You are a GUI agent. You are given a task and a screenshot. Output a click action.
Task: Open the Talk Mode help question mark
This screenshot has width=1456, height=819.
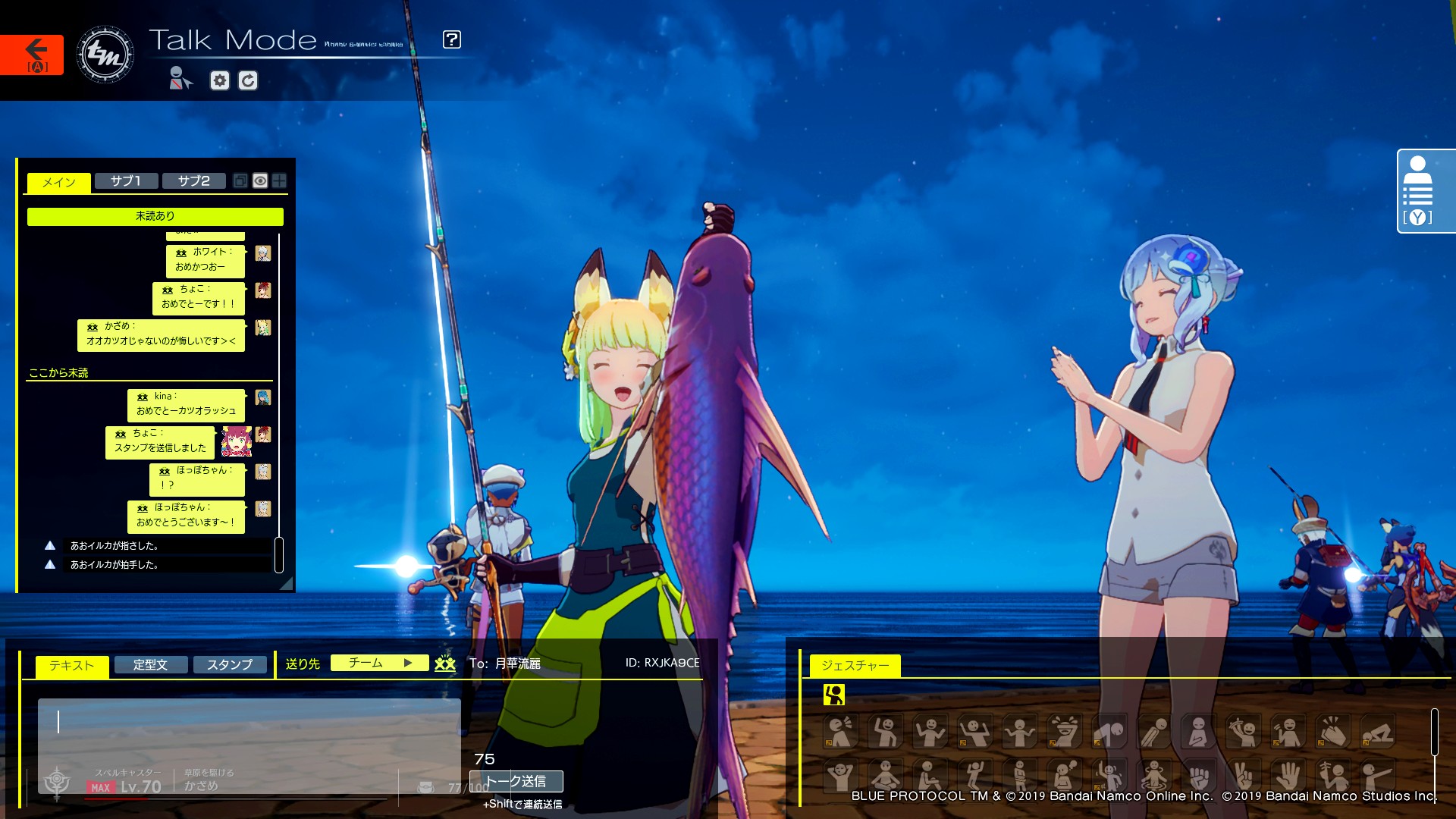pyautogui.click(x=451, y=39)
